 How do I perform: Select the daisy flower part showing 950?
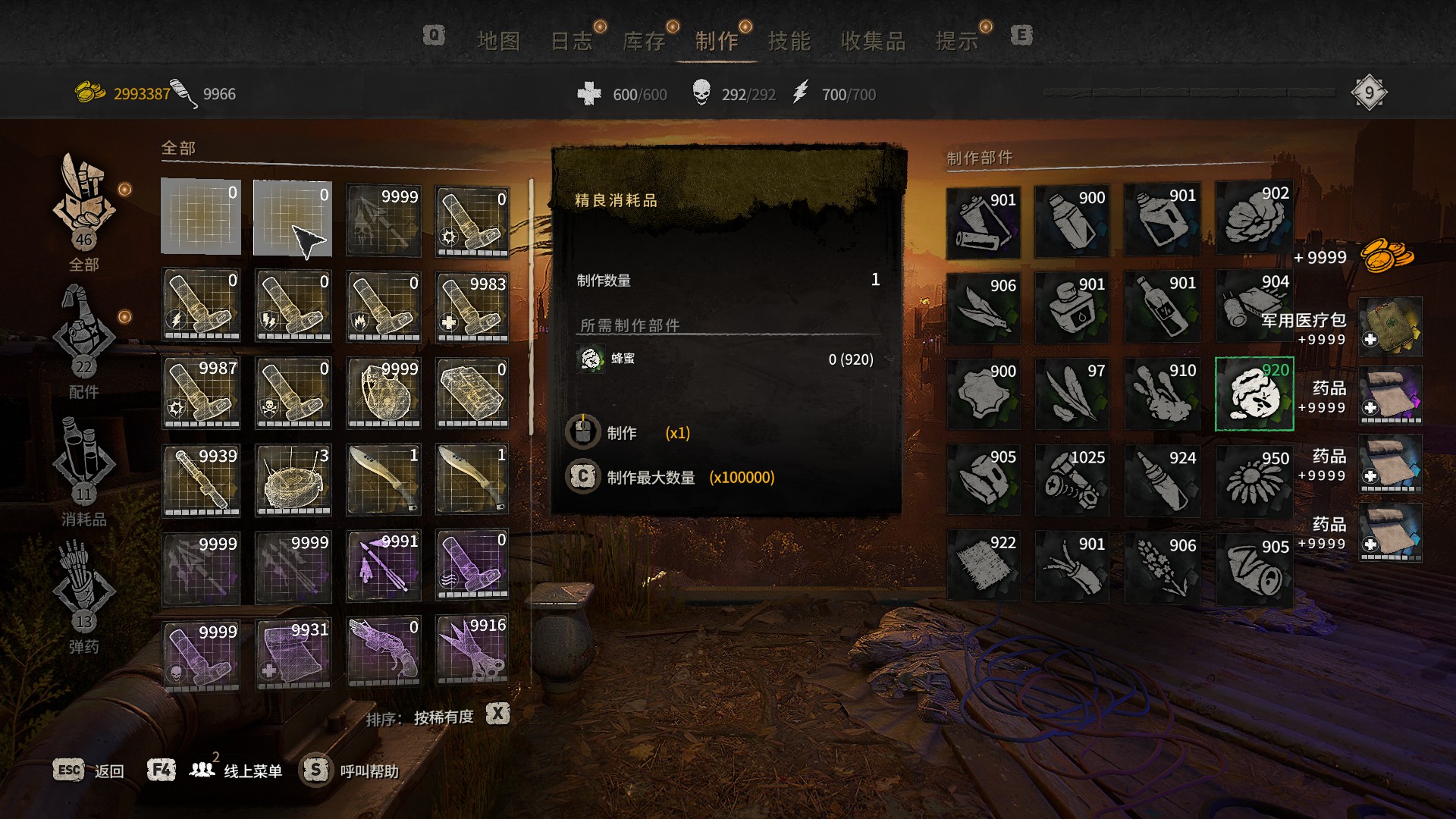coord(1254,480)
